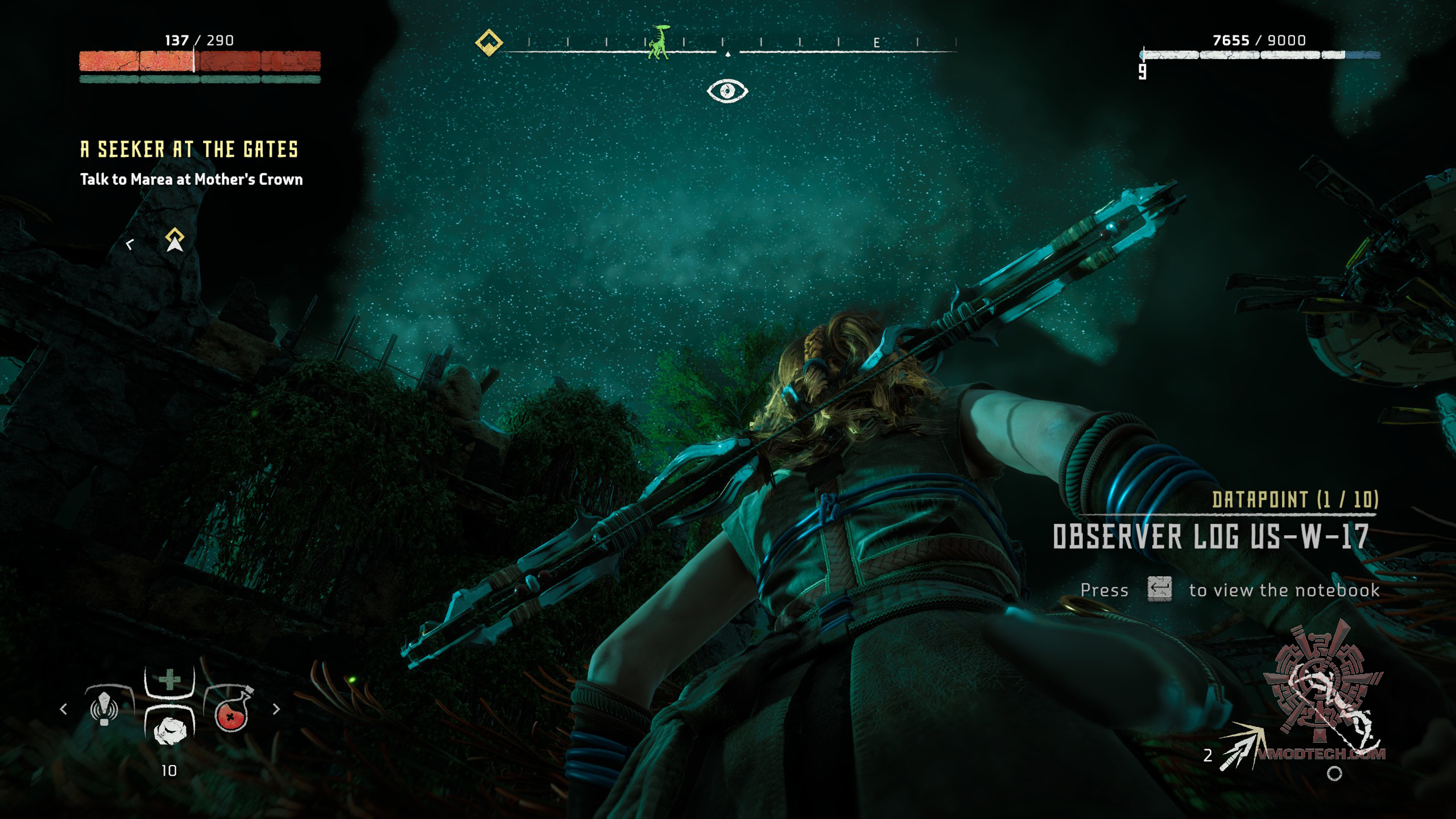Use the medicine pouch plus icon
The height and width of the screenshot is (819, 1456).
pyautogui.click(x=169, y=680)
